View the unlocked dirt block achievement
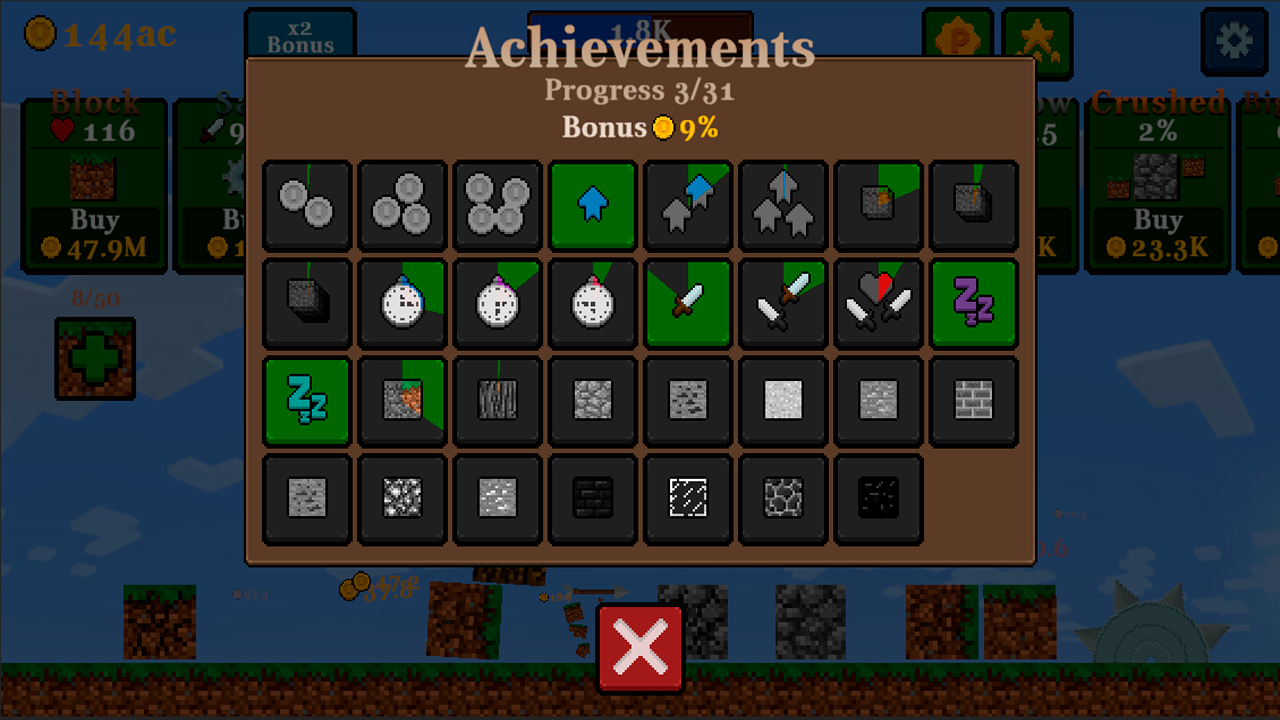 coord(402,401)
